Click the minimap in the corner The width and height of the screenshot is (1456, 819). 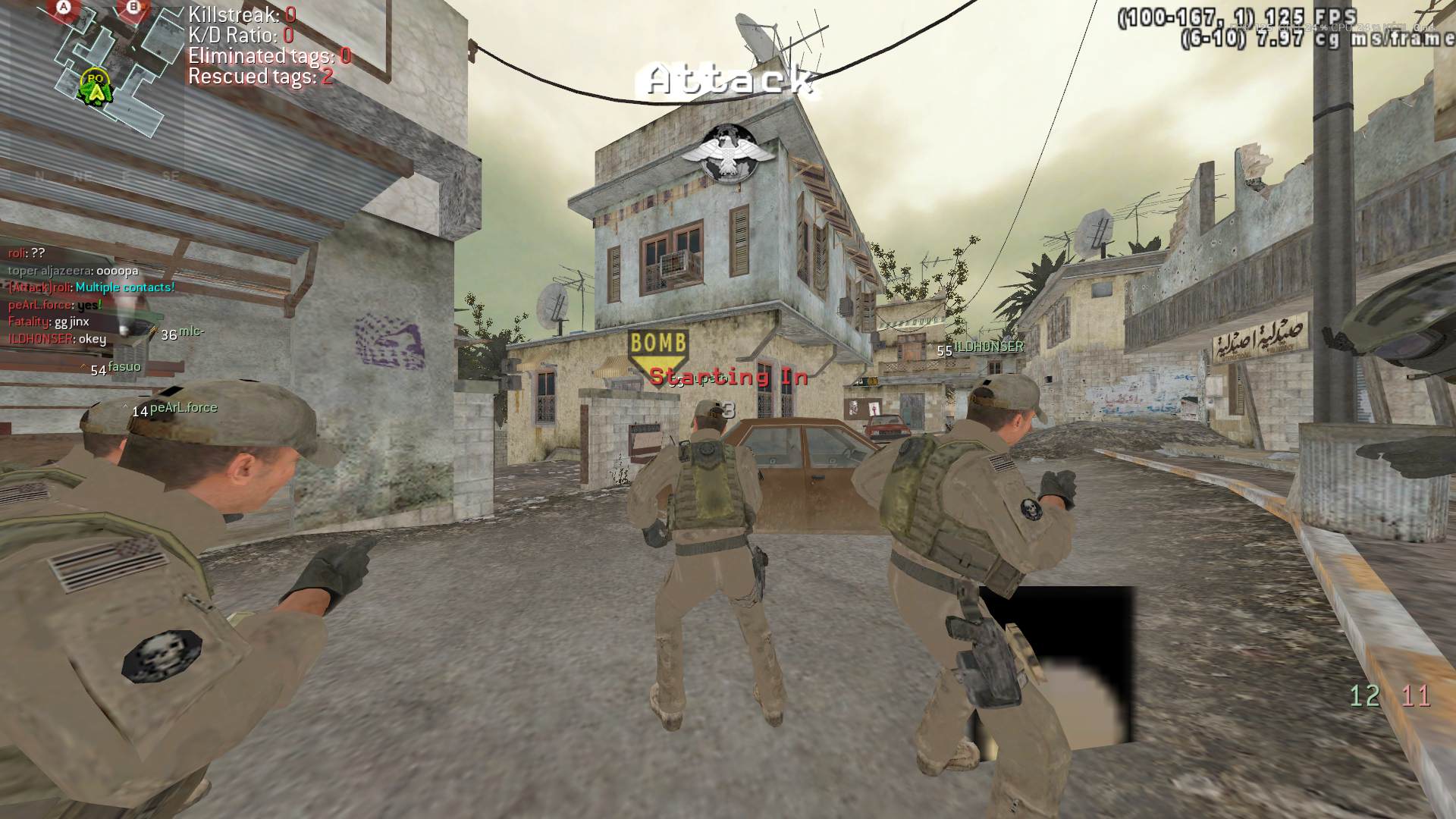[114, 67]
